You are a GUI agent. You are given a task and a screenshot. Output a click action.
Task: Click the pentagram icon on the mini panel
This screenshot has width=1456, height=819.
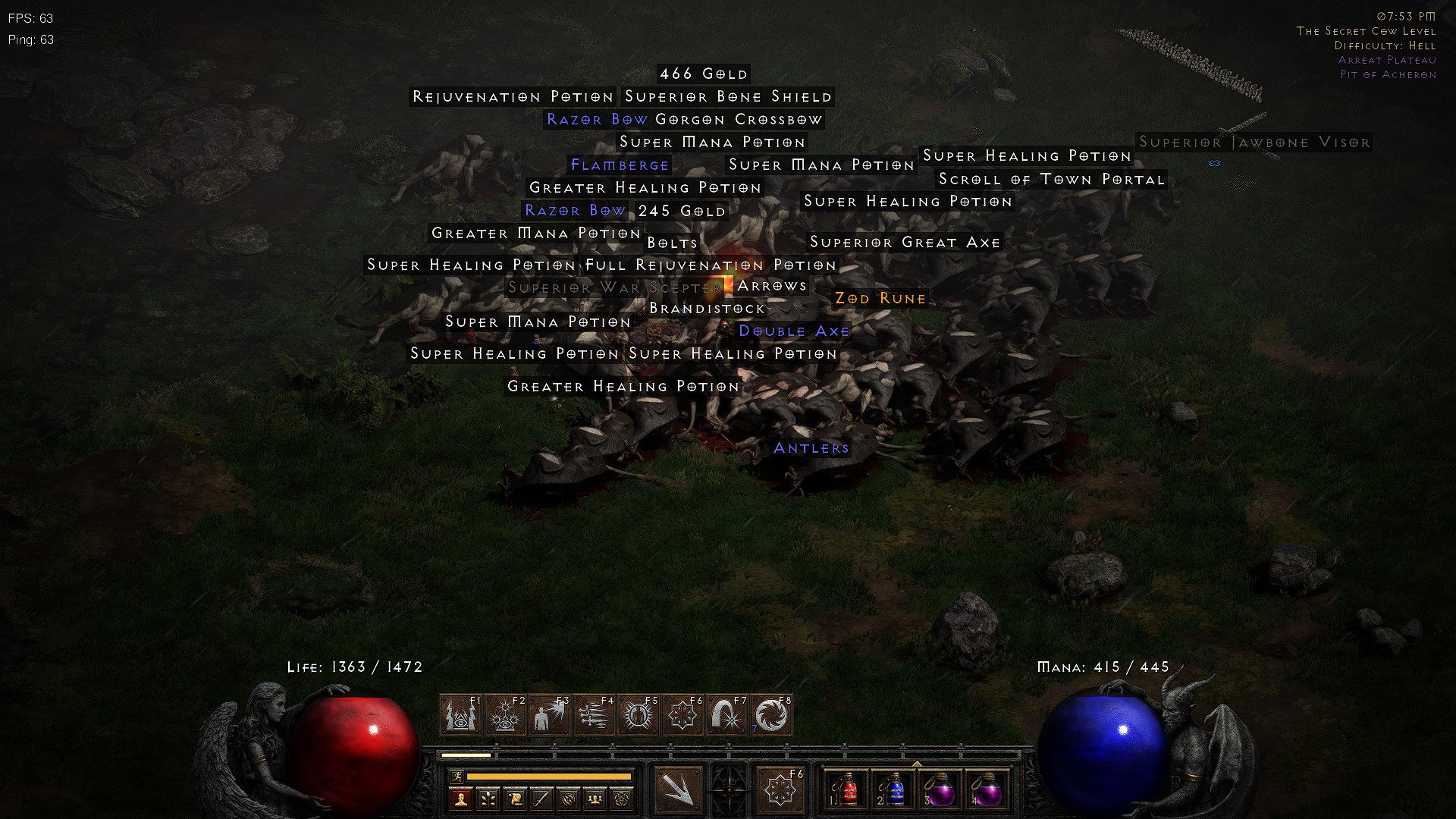623,798
